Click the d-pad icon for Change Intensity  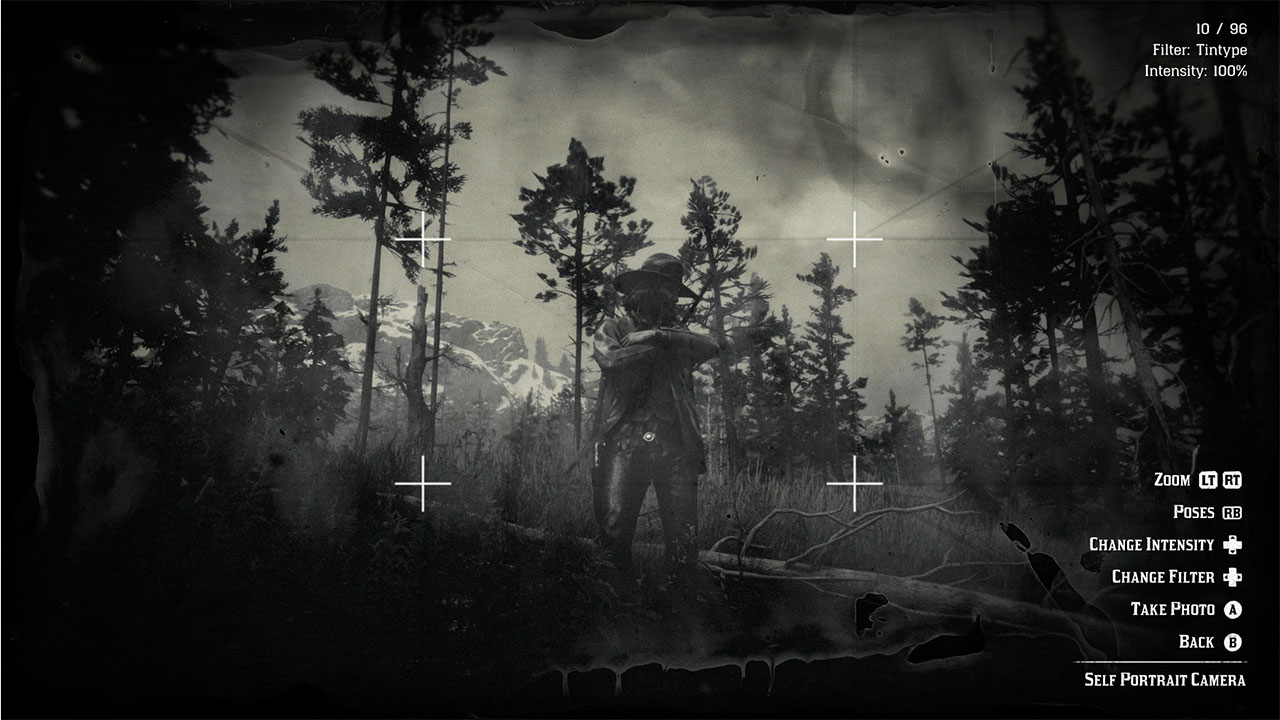(x=1233, y=544)
